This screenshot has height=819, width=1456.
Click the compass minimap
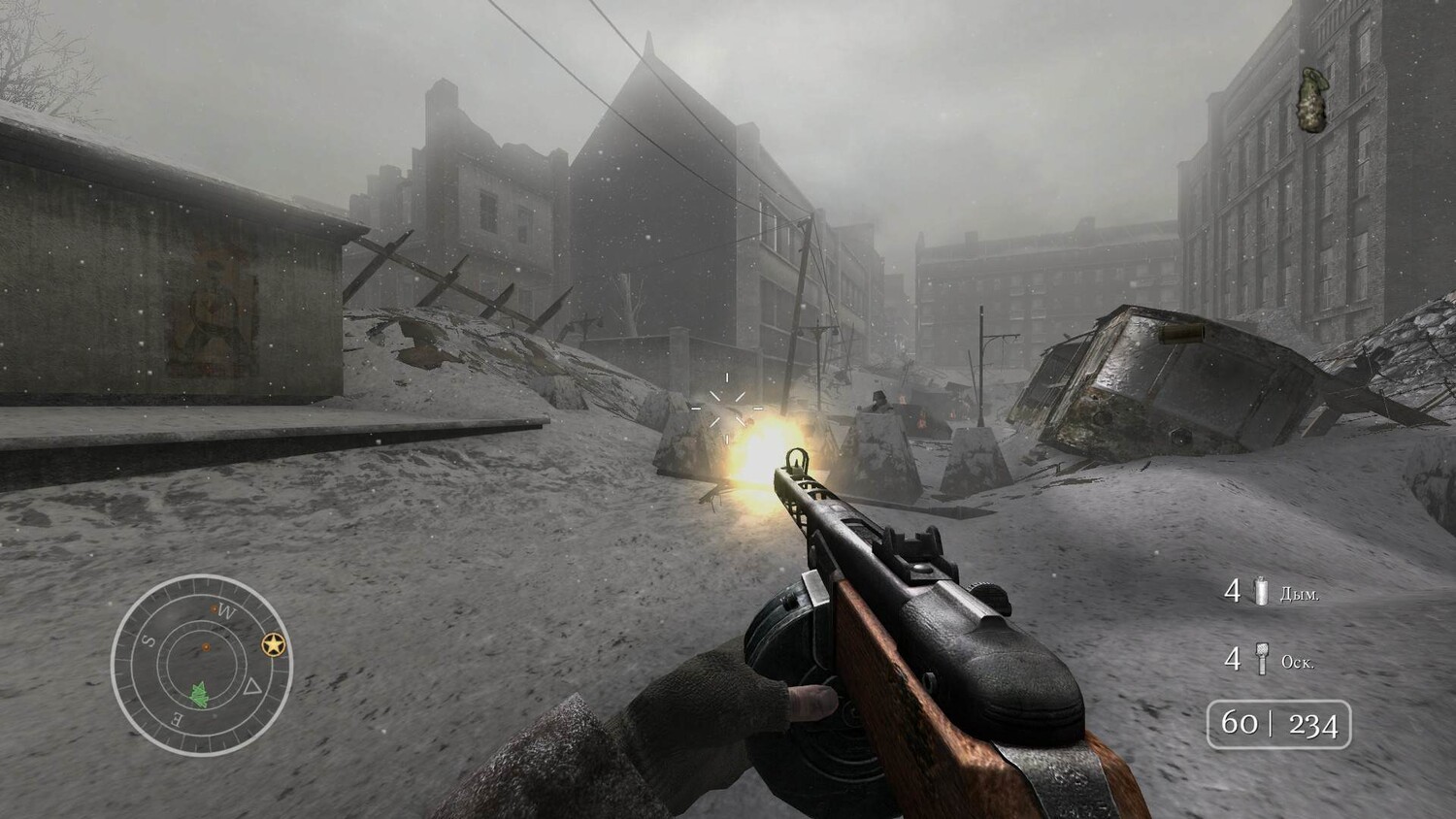point(201,664)
